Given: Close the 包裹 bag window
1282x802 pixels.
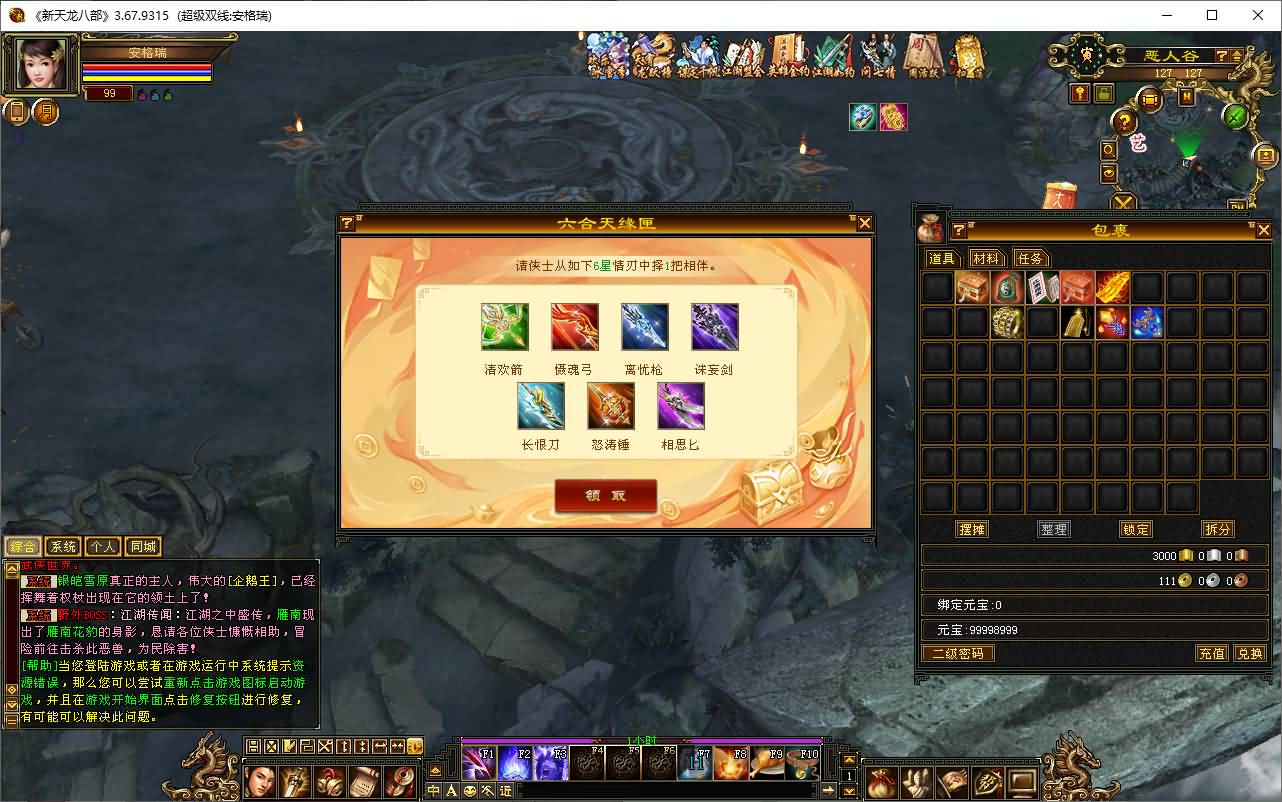Looking at the screenshot, I should click(1263, 230).
